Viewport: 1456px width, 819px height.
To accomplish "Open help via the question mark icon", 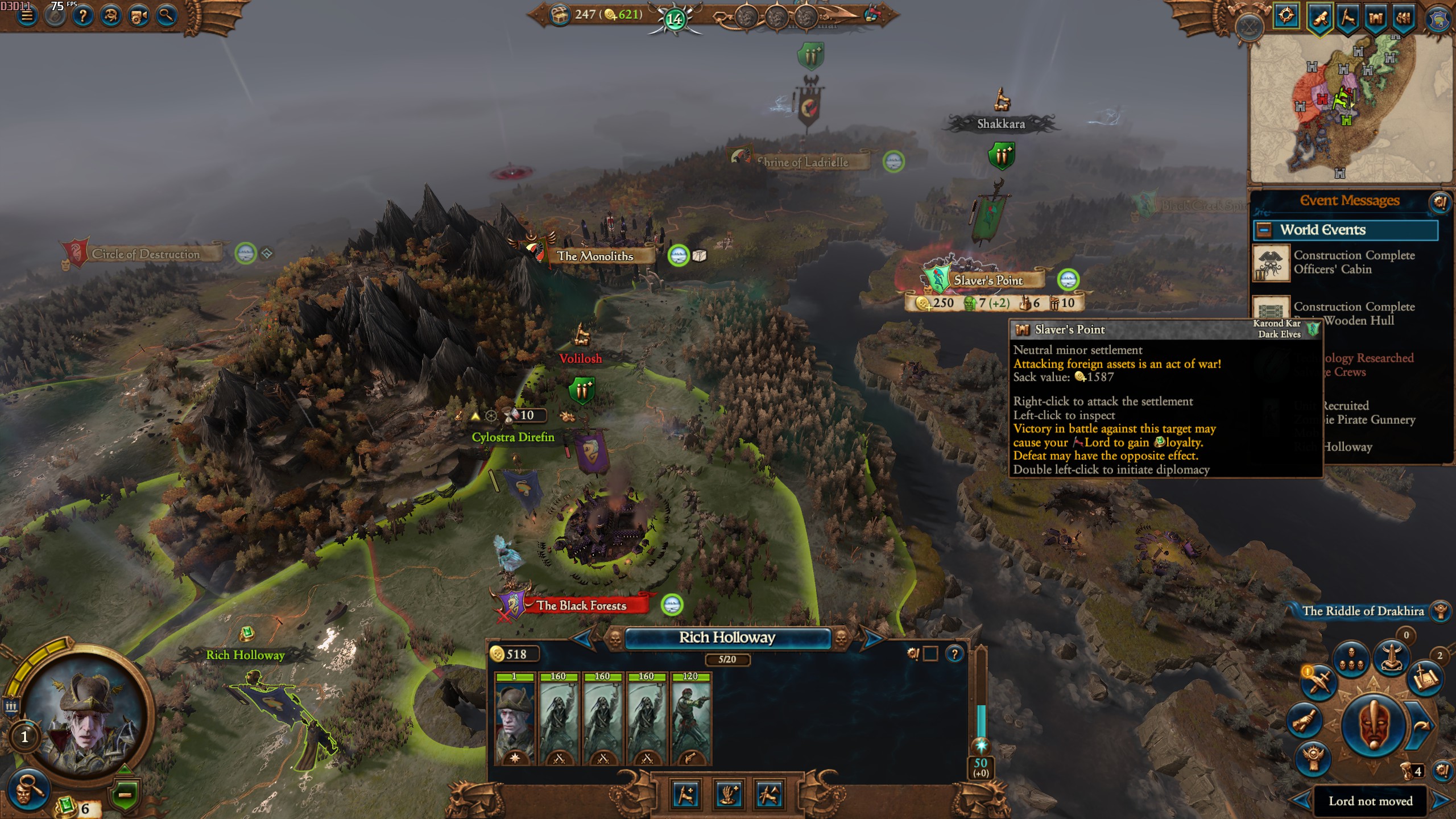I will click(x=82, y=16).
